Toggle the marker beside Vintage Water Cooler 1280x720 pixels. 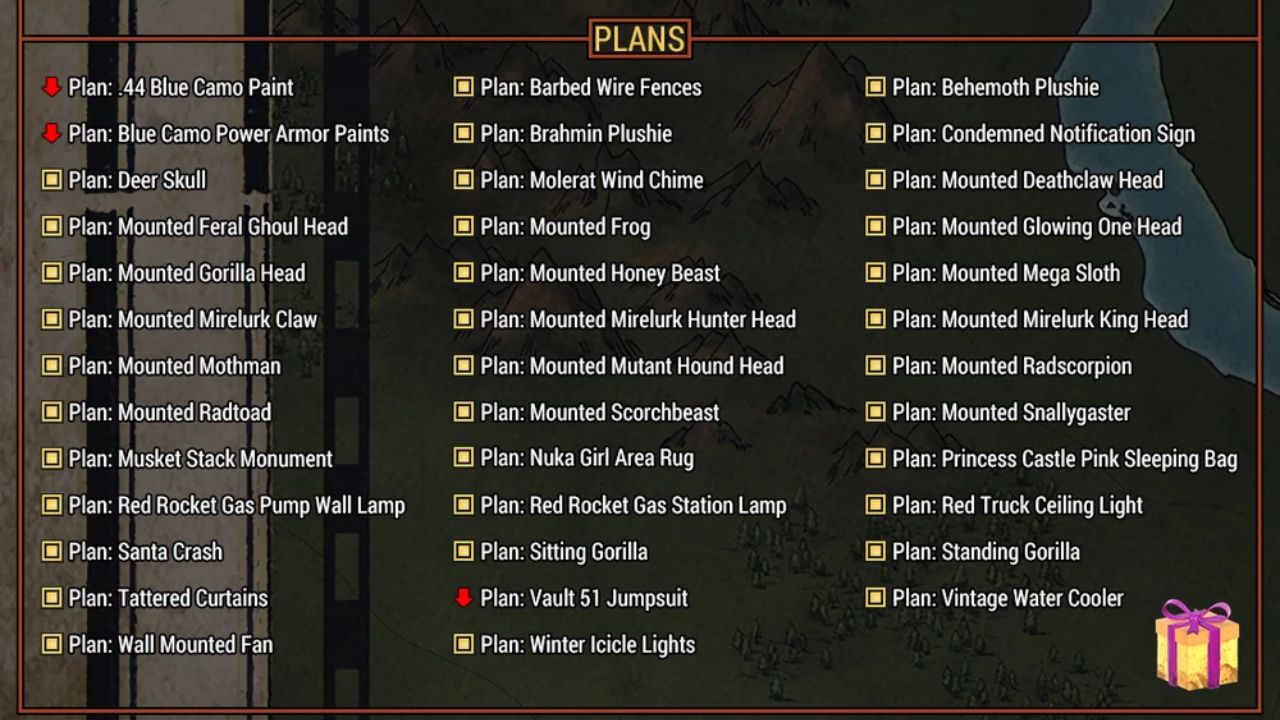point(874,598)
